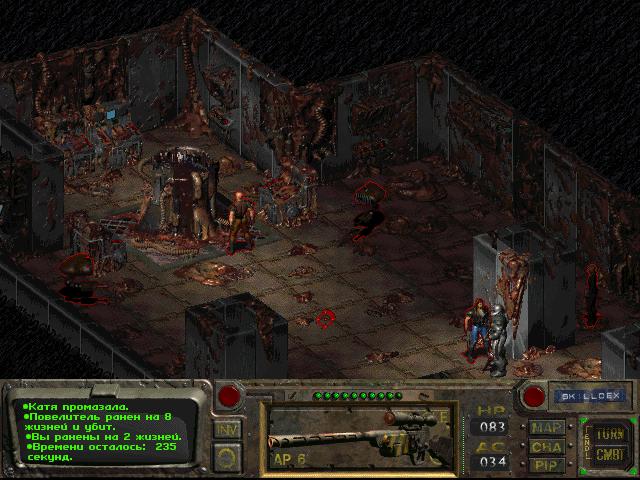
Task: Open the PIP Pip-Boy
Action: click(546, 464)
